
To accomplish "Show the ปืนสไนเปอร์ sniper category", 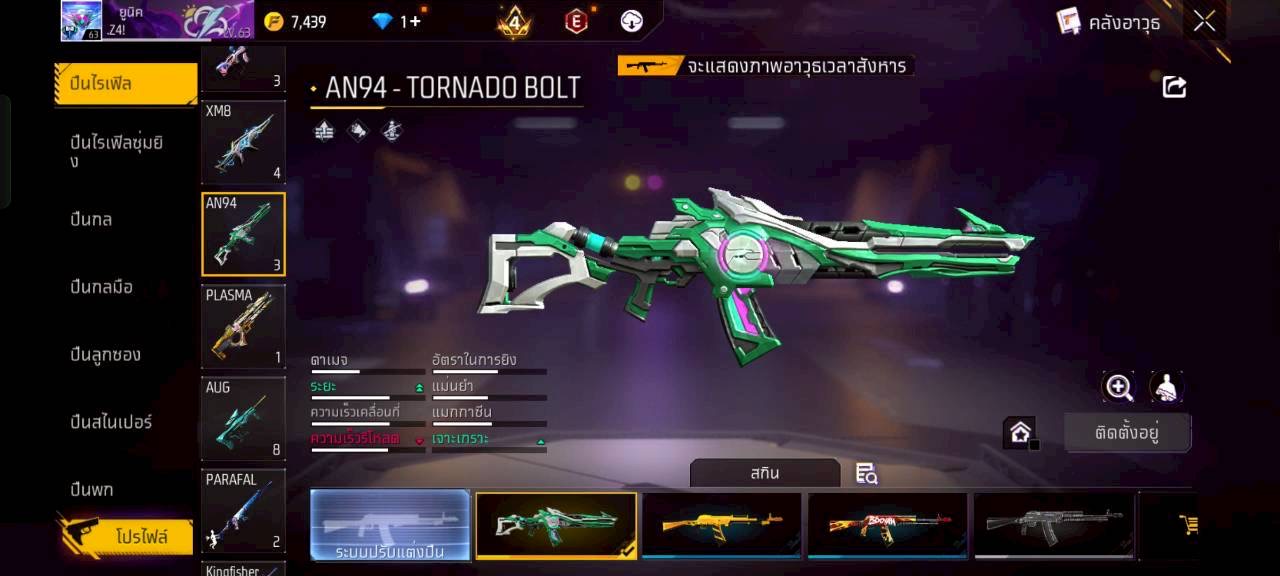I will (111, 422).
